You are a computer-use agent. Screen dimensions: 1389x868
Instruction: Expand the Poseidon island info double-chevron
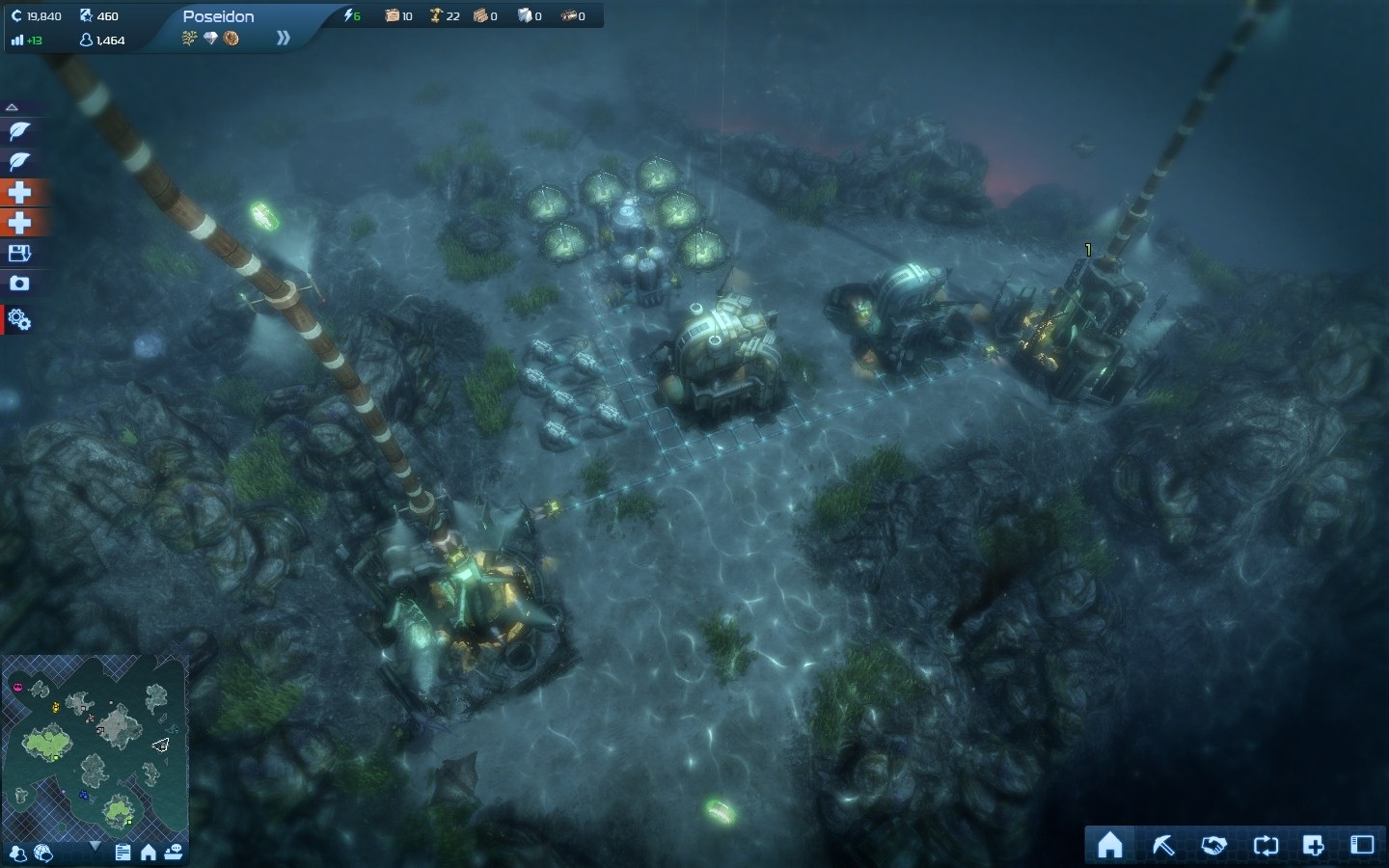coord(283,39)
